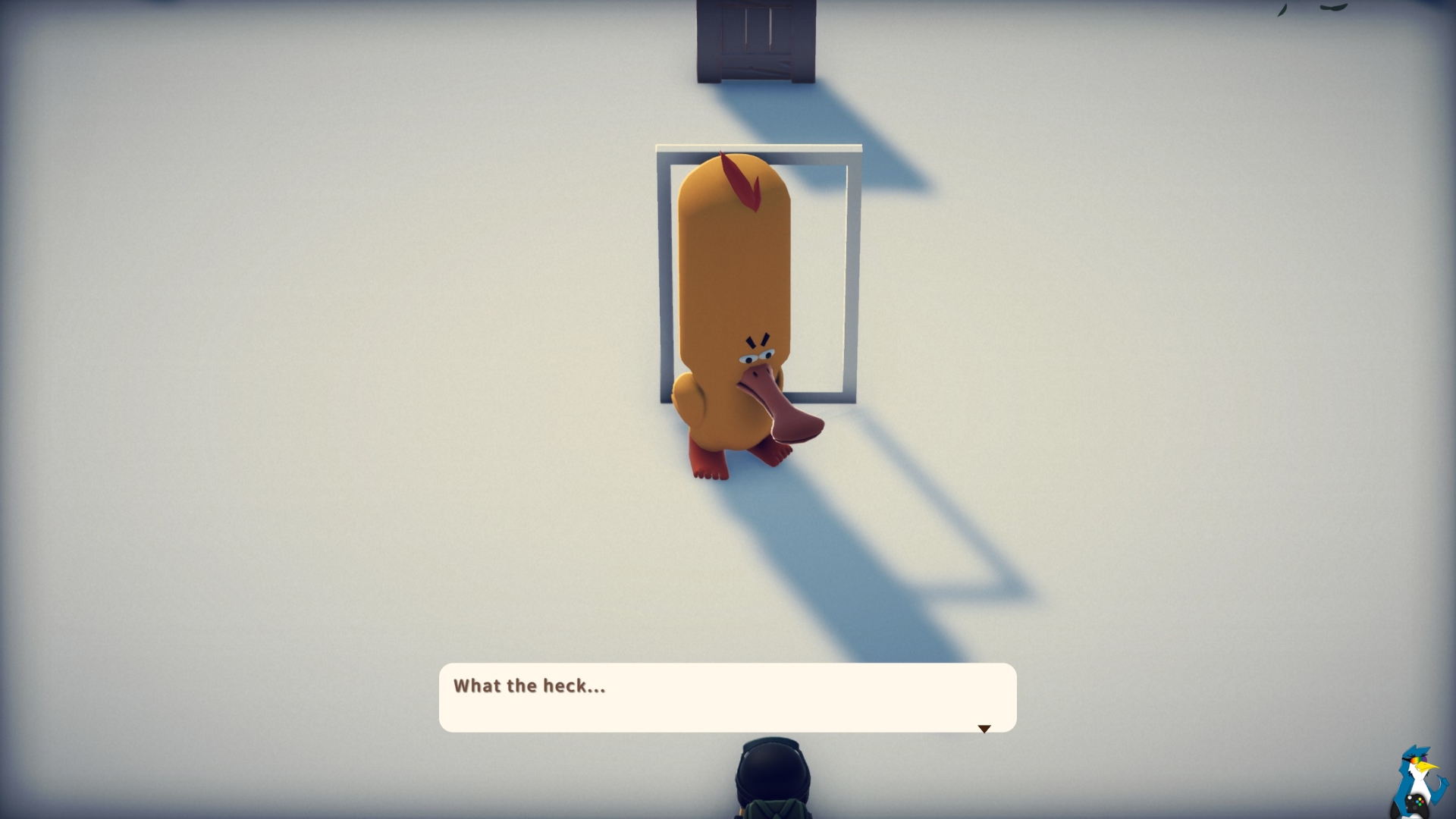Click the "What the heck..." dialogue box
1456x819 pixels.
coord(727,697)
